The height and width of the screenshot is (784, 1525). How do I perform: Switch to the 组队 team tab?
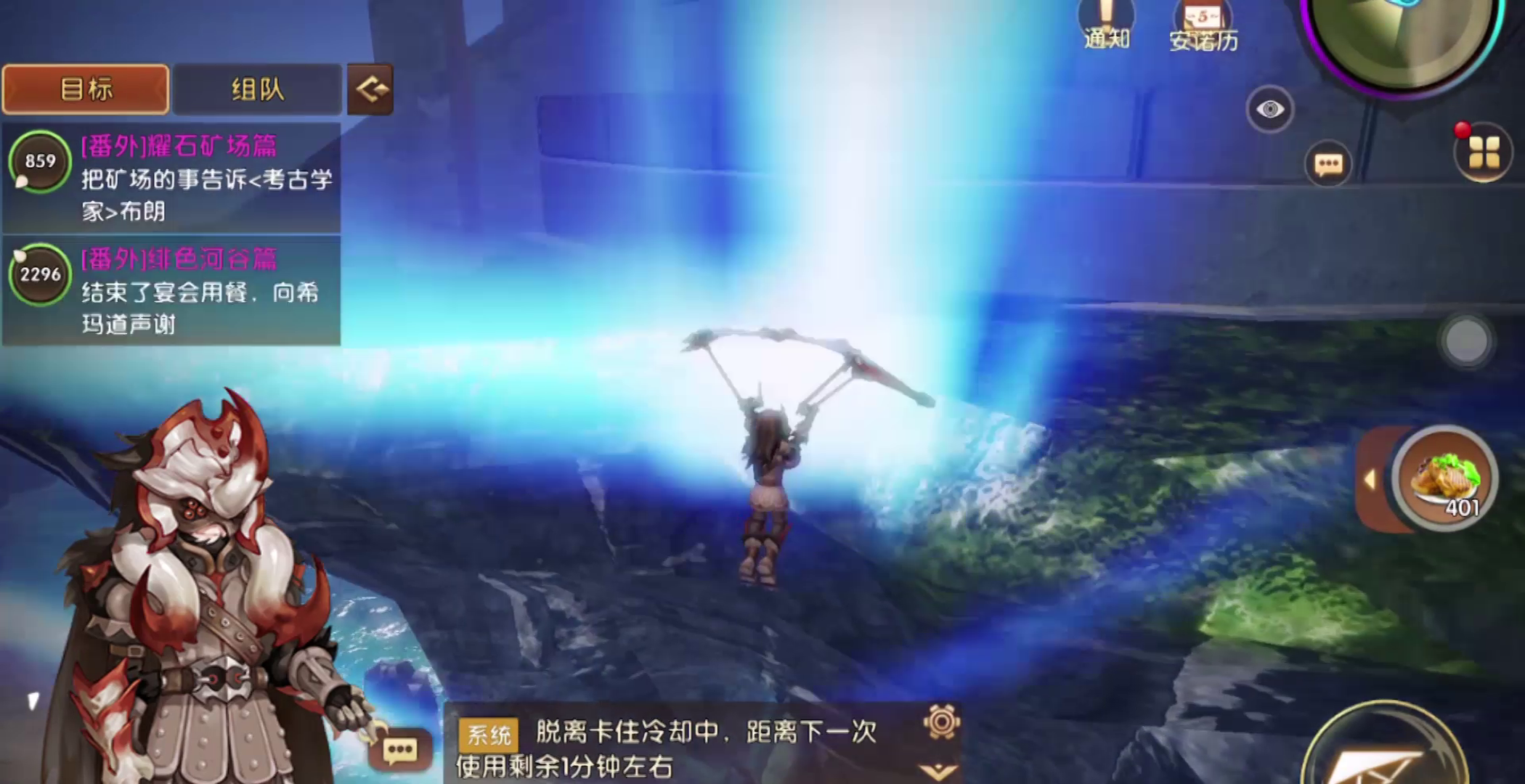pyautogui.click(x=257, y=89)
